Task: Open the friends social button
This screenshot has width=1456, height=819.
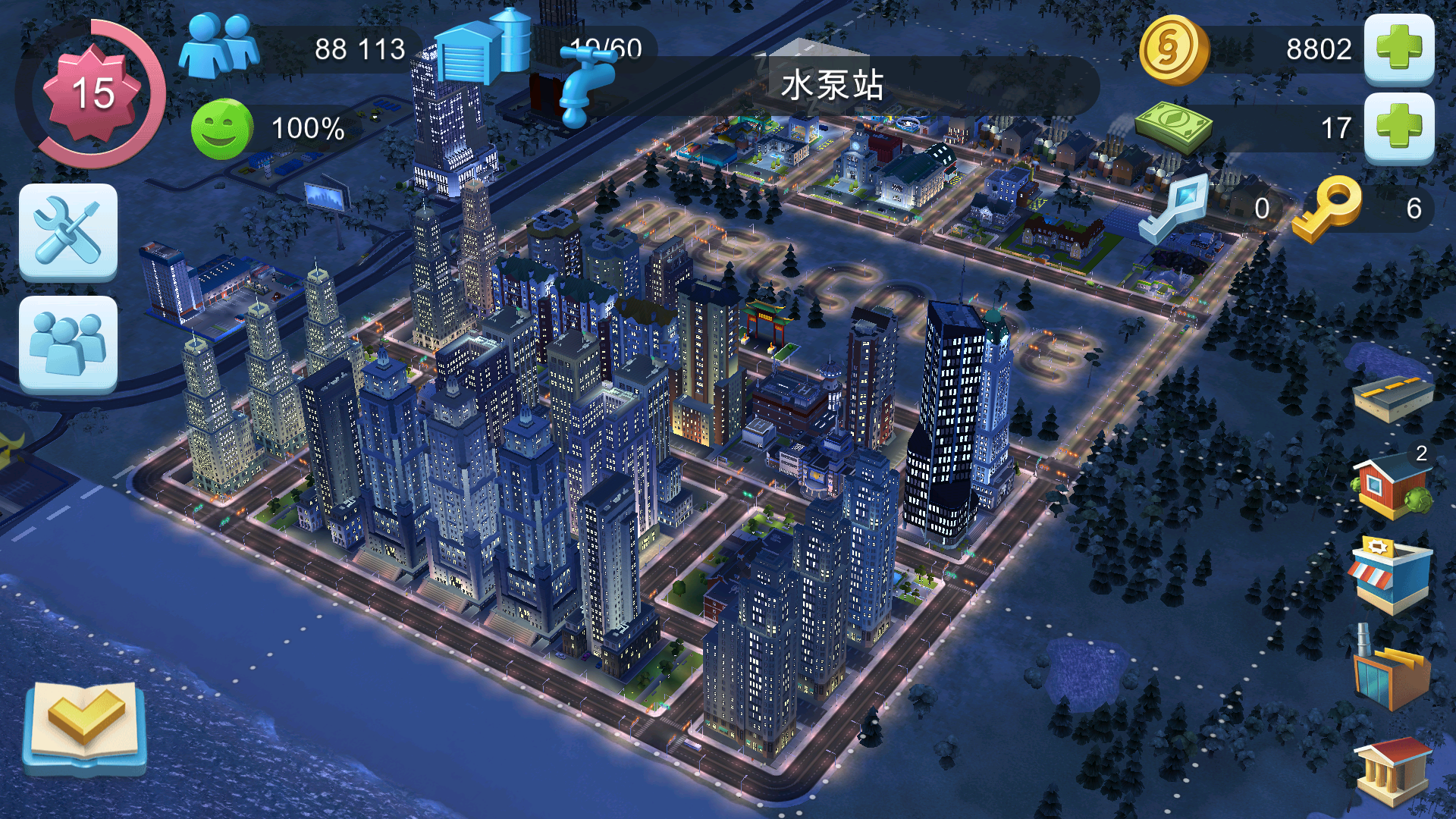Action: coord(68,344)
